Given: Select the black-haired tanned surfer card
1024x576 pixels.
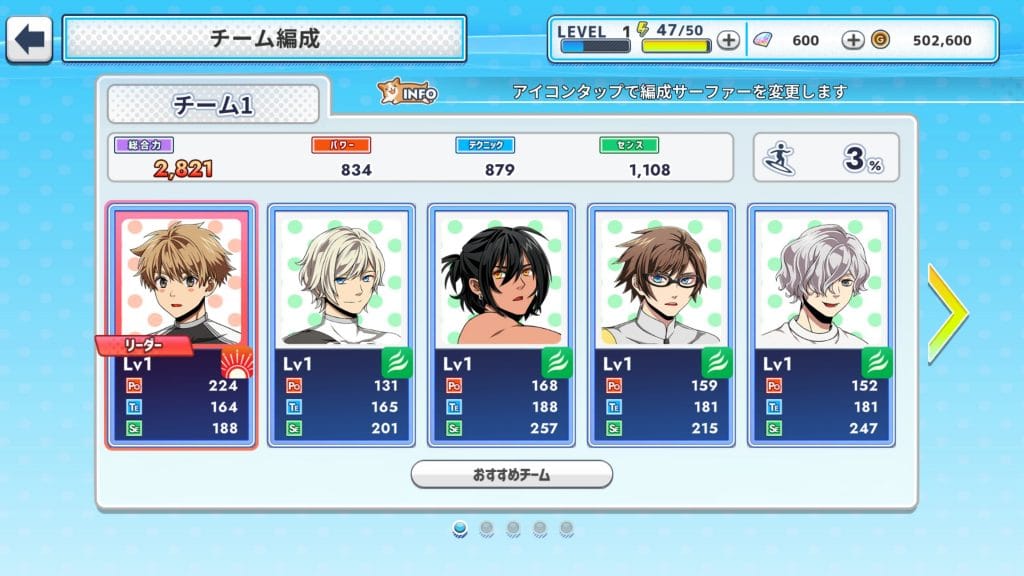Looking at the screenshot, I should tap(501, 325).
